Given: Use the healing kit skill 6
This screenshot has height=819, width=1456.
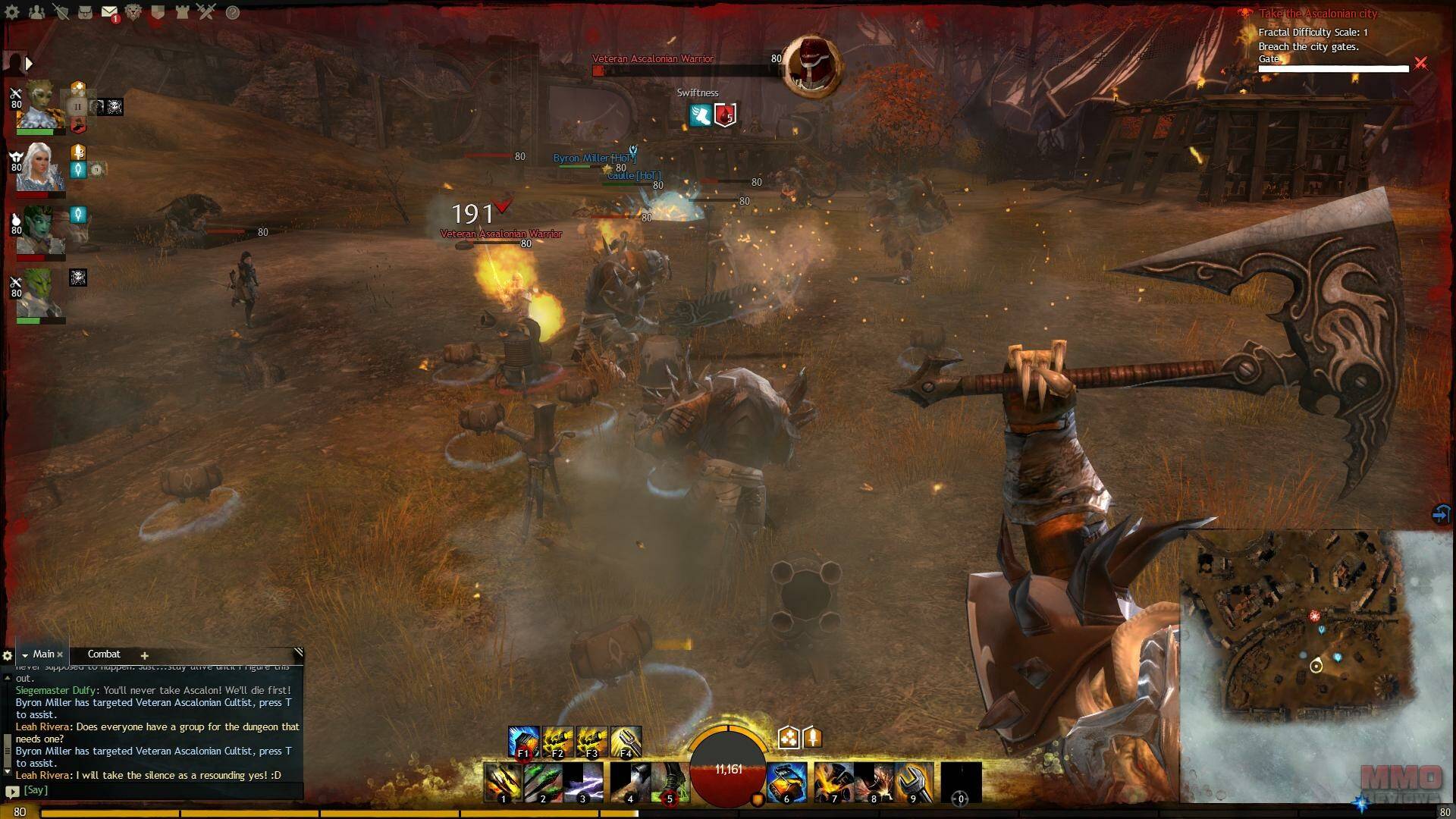Looking at the screenshot, I should [x=785, y=783].
